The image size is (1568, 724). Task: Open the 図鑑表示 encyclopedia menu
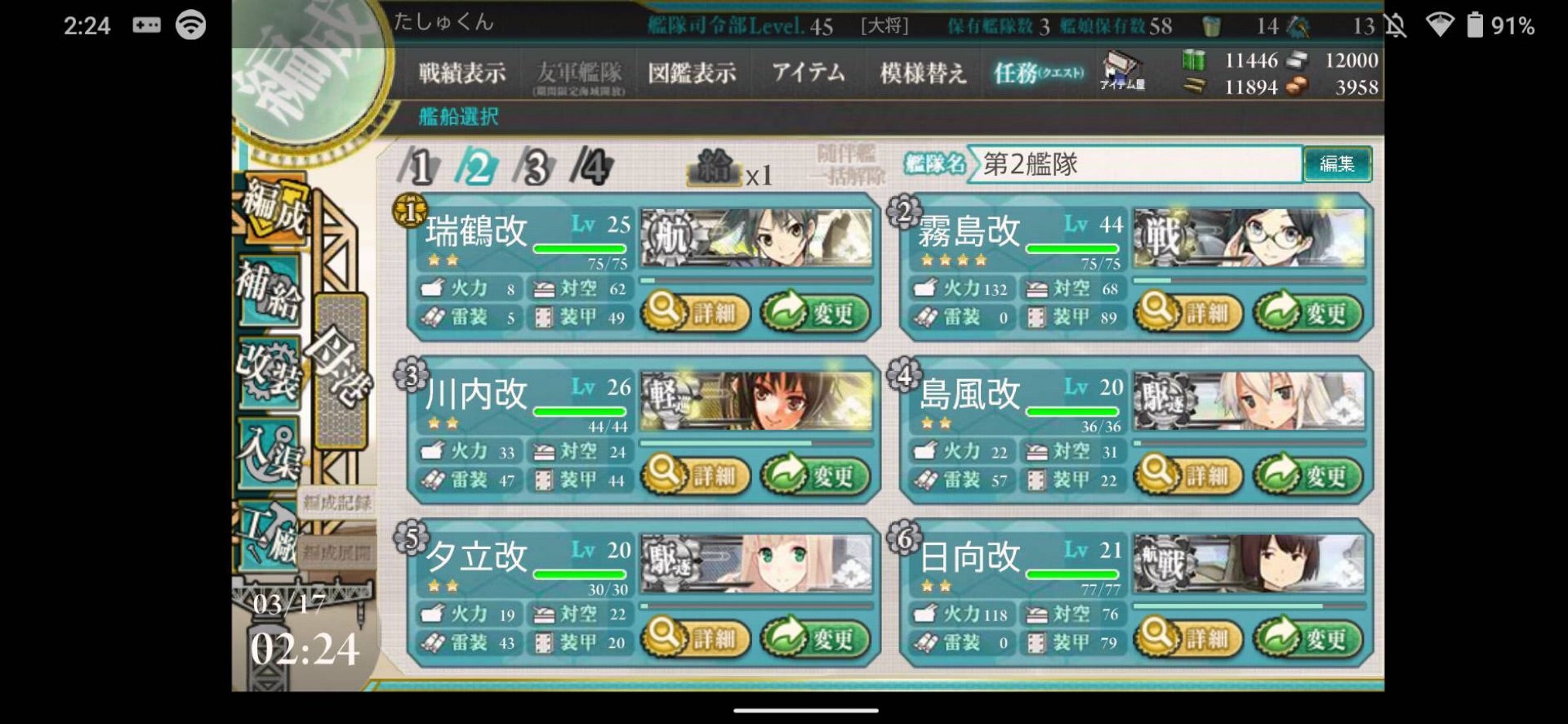pos(692,74)
